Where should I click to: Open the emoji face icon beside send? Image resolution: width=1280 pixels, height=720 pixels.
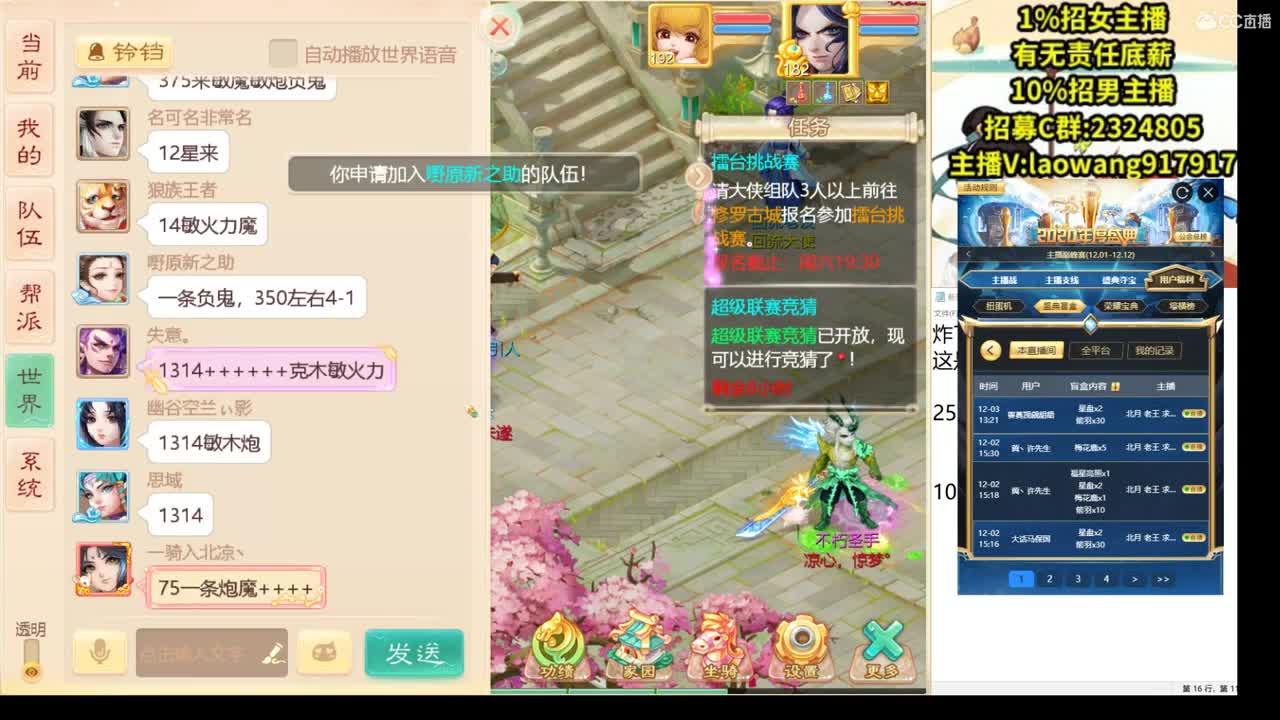(325, 652)
